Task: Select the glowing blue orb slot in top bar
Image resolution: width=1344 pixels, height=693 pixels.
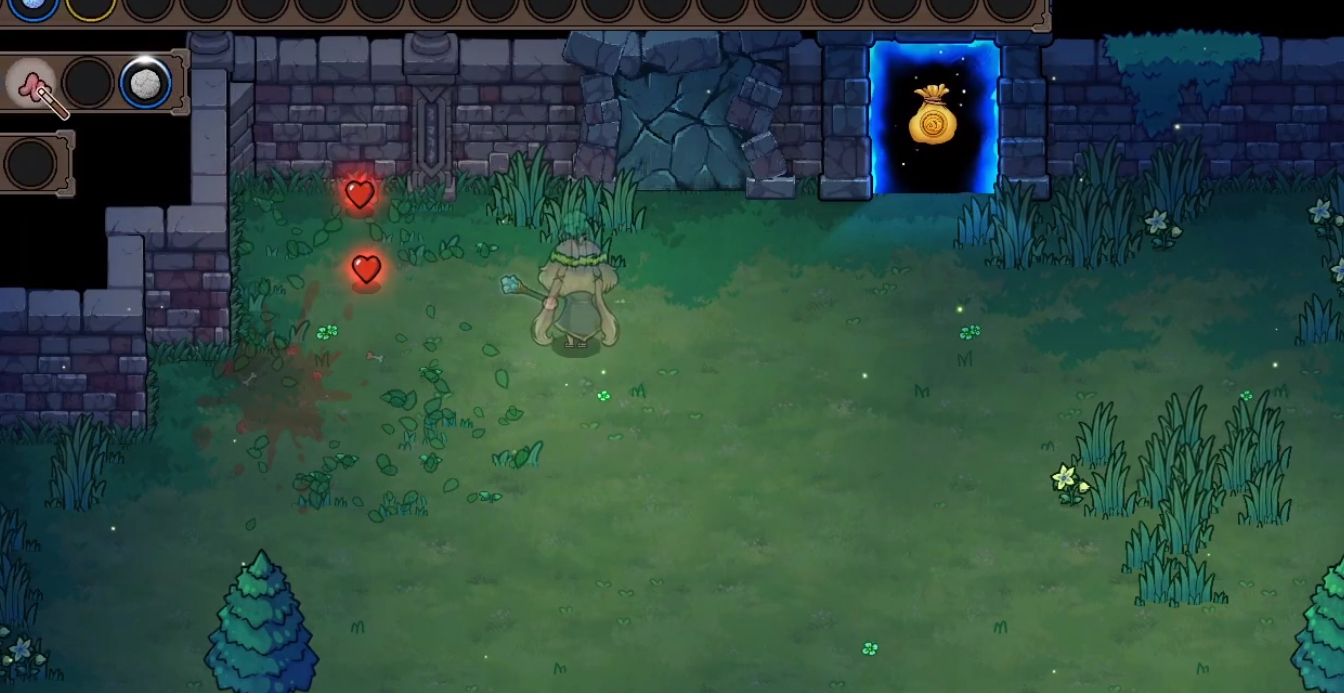Action: pyautogui.click(x=32, y=5)
